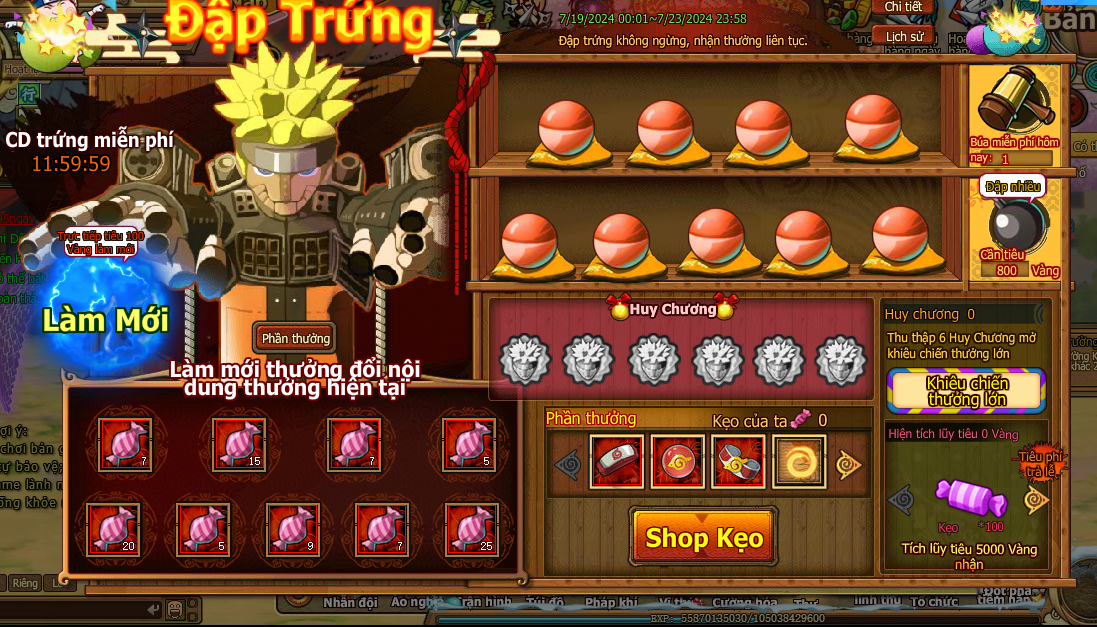
Task: Select the golden spiral scroll reward
Action: [x=799, y=462]
